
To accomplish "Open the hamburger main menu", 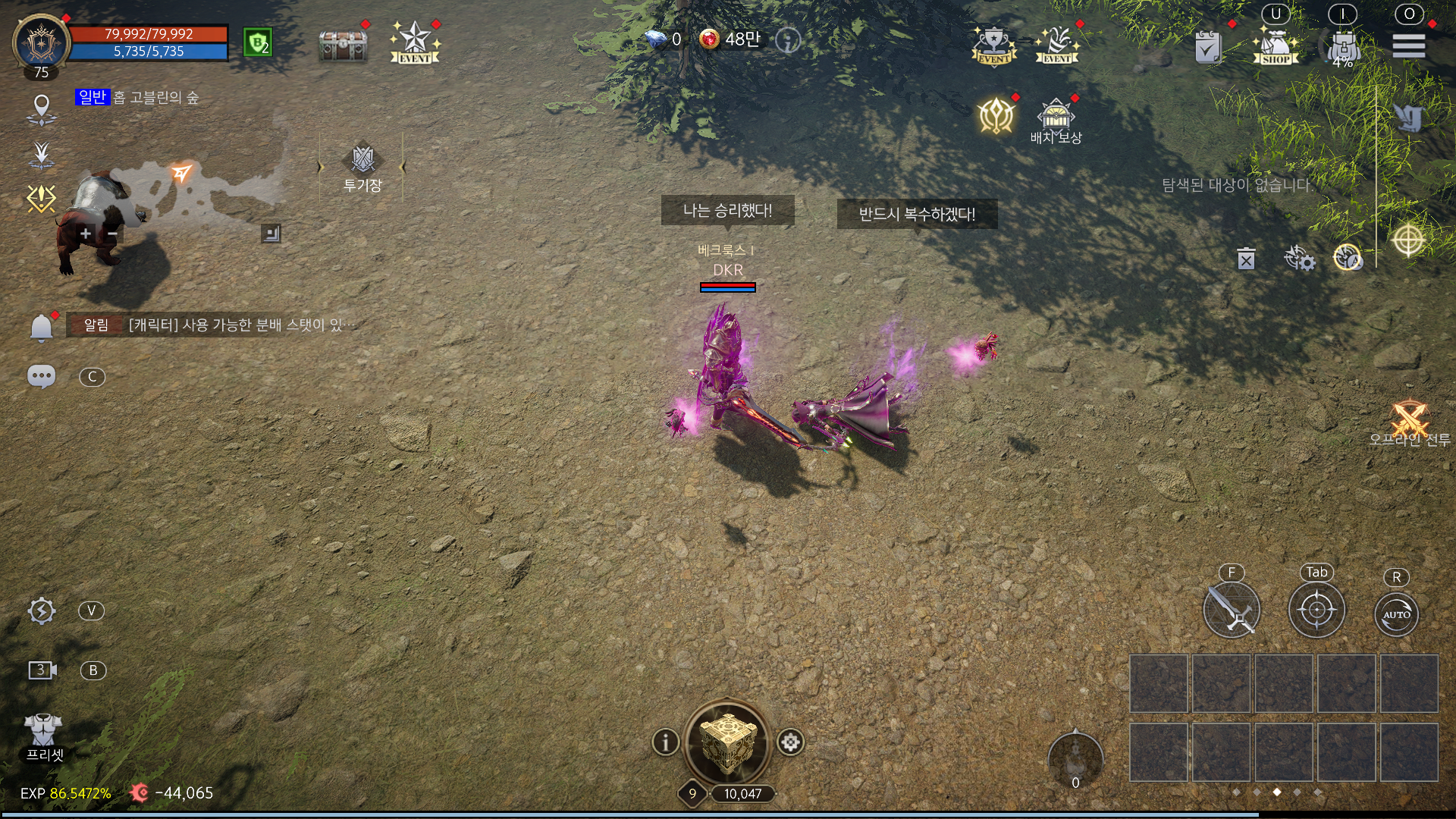I will click(x=1408, y=46).
